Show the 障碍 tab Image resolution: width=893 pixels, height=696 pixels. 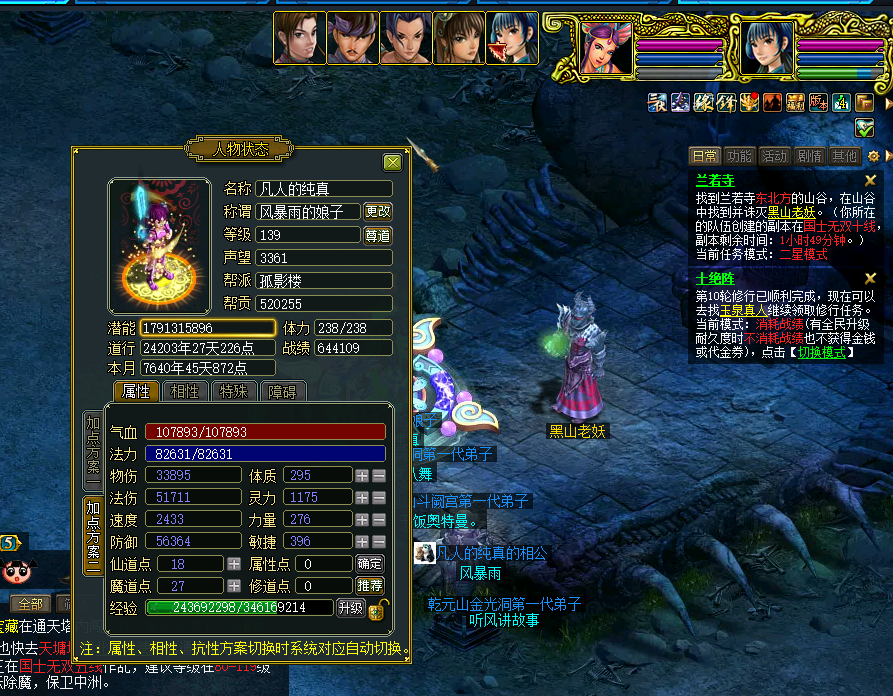tap(282, 391)
